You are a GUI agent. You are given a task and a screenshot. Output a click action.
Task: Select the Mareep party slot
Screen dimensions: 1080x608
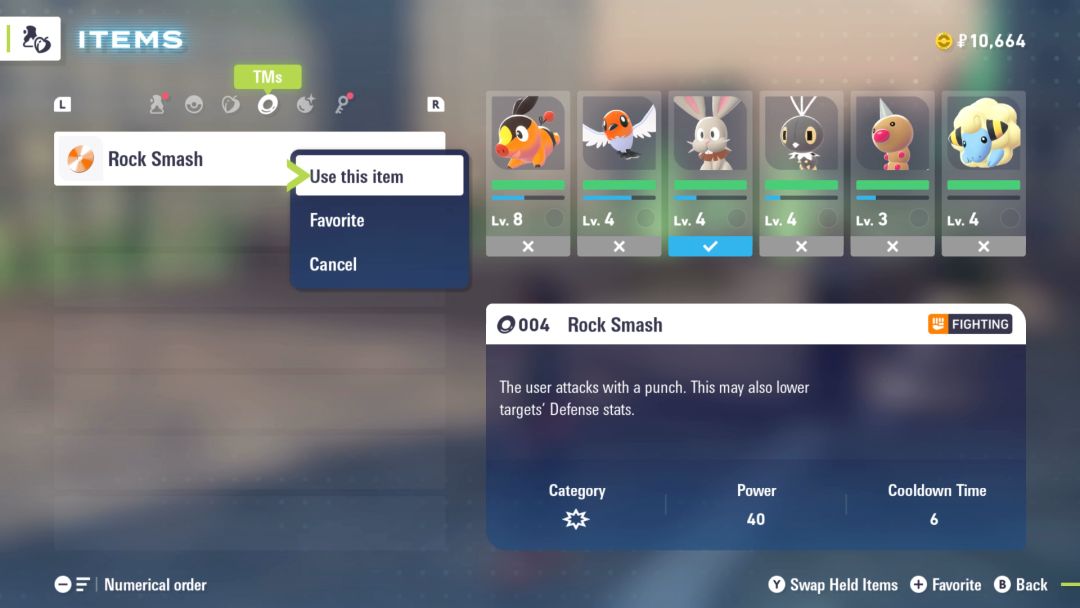point(983,173)
